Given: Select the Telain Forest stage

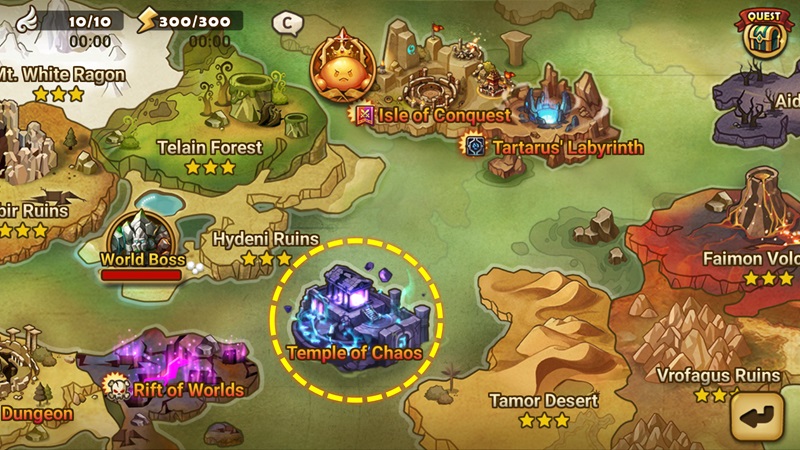Looking at the screenshot, I should pyautogui.click(x=210, y=148).
